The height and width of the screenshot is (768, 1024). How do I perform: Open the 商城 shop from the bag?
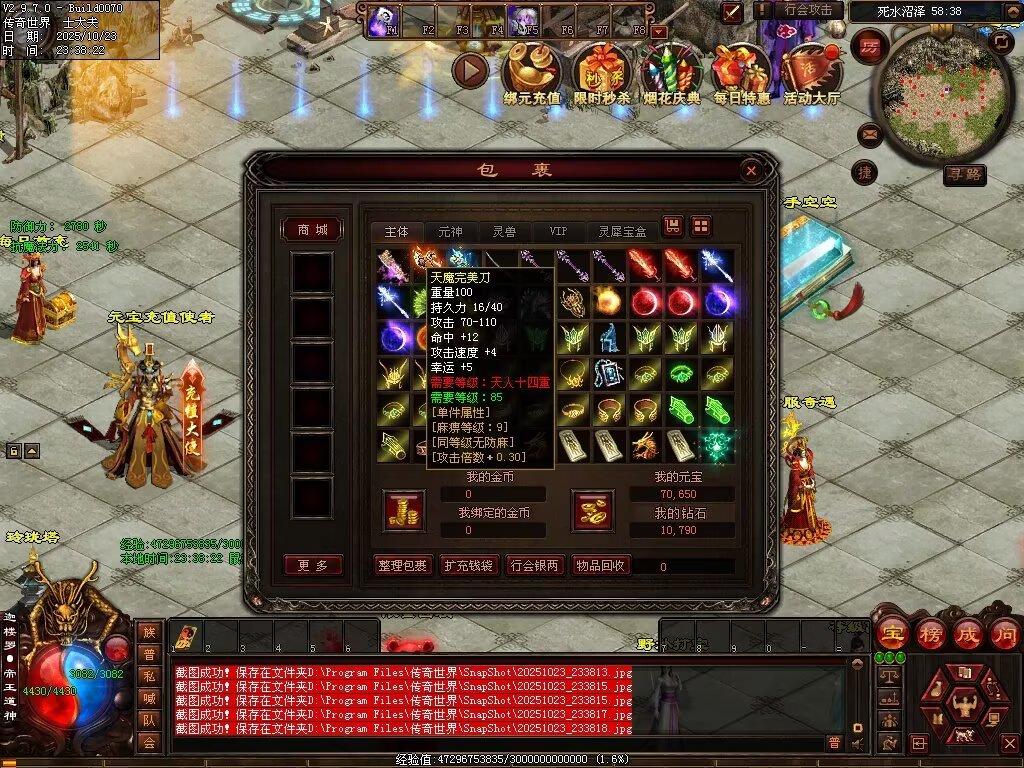(x=312, y=230)
